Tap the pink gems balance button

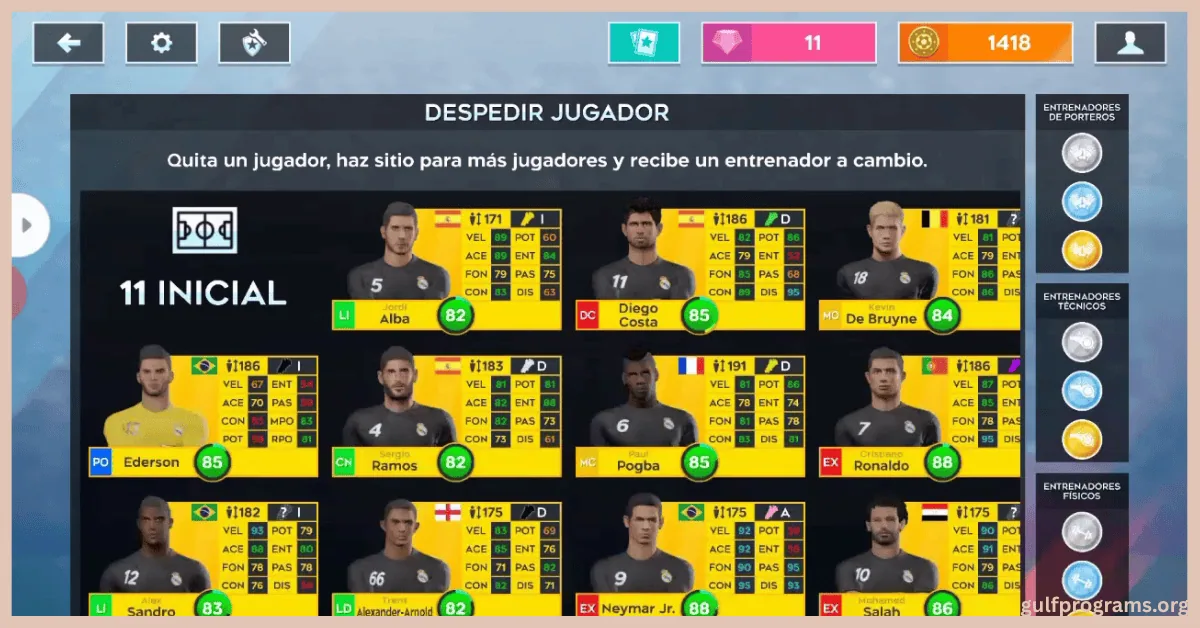pos(789,43)
